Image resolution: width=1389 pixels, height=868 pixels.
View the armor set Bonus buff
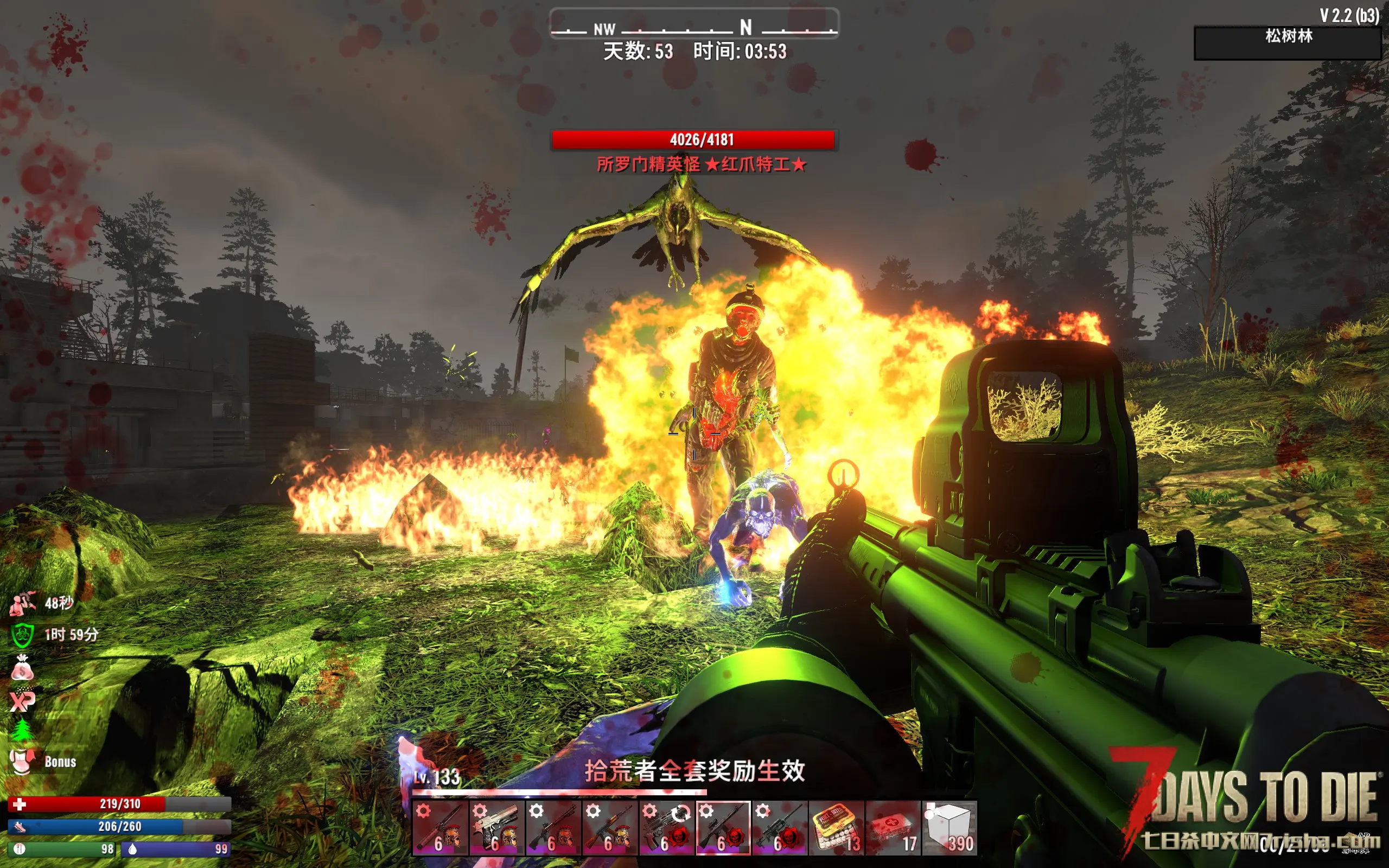22,762
